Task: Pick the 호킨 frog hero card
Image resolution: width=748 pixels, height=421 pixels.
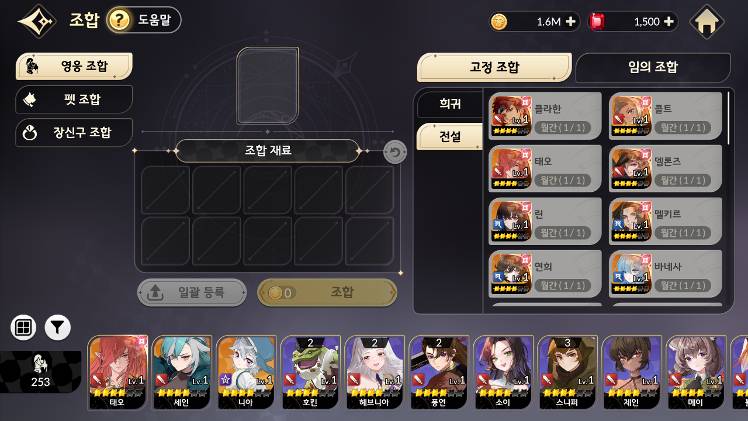Action: [310, 372]
